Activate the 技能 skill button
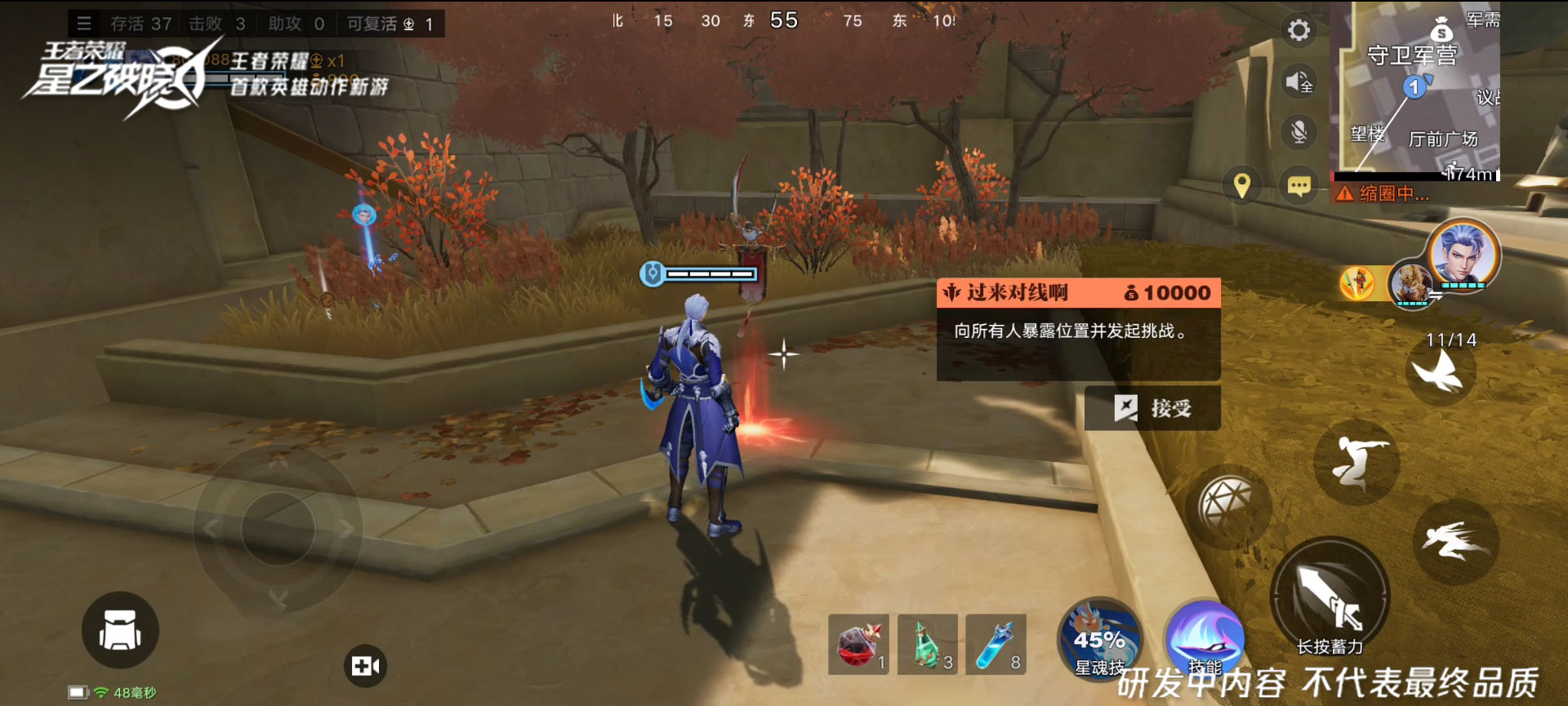Image resolution: width=1568 pixels, height=706 pixels. pos(1204,641)
